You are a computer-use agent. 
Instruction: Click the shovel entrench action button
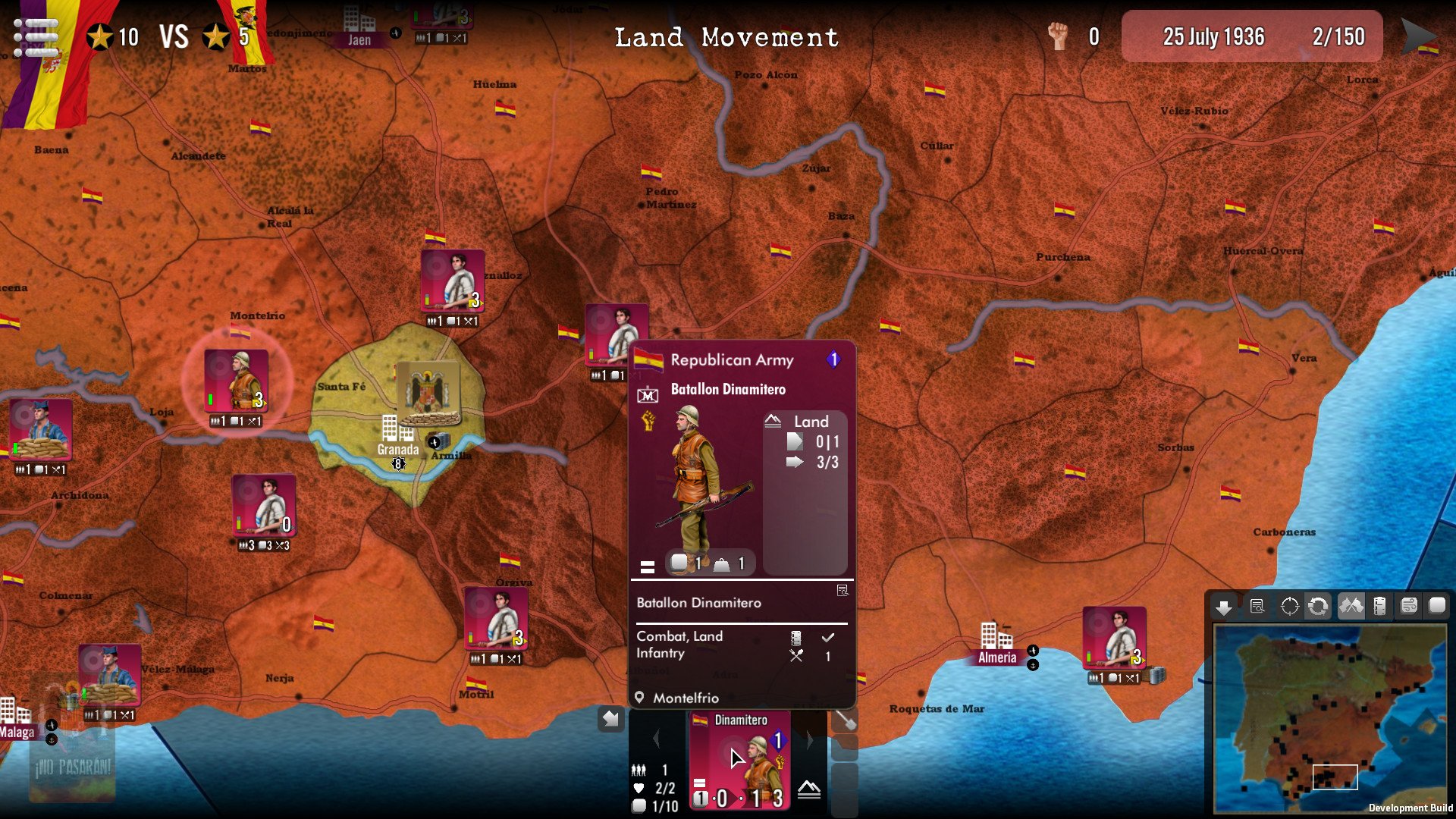click(845, 720)
